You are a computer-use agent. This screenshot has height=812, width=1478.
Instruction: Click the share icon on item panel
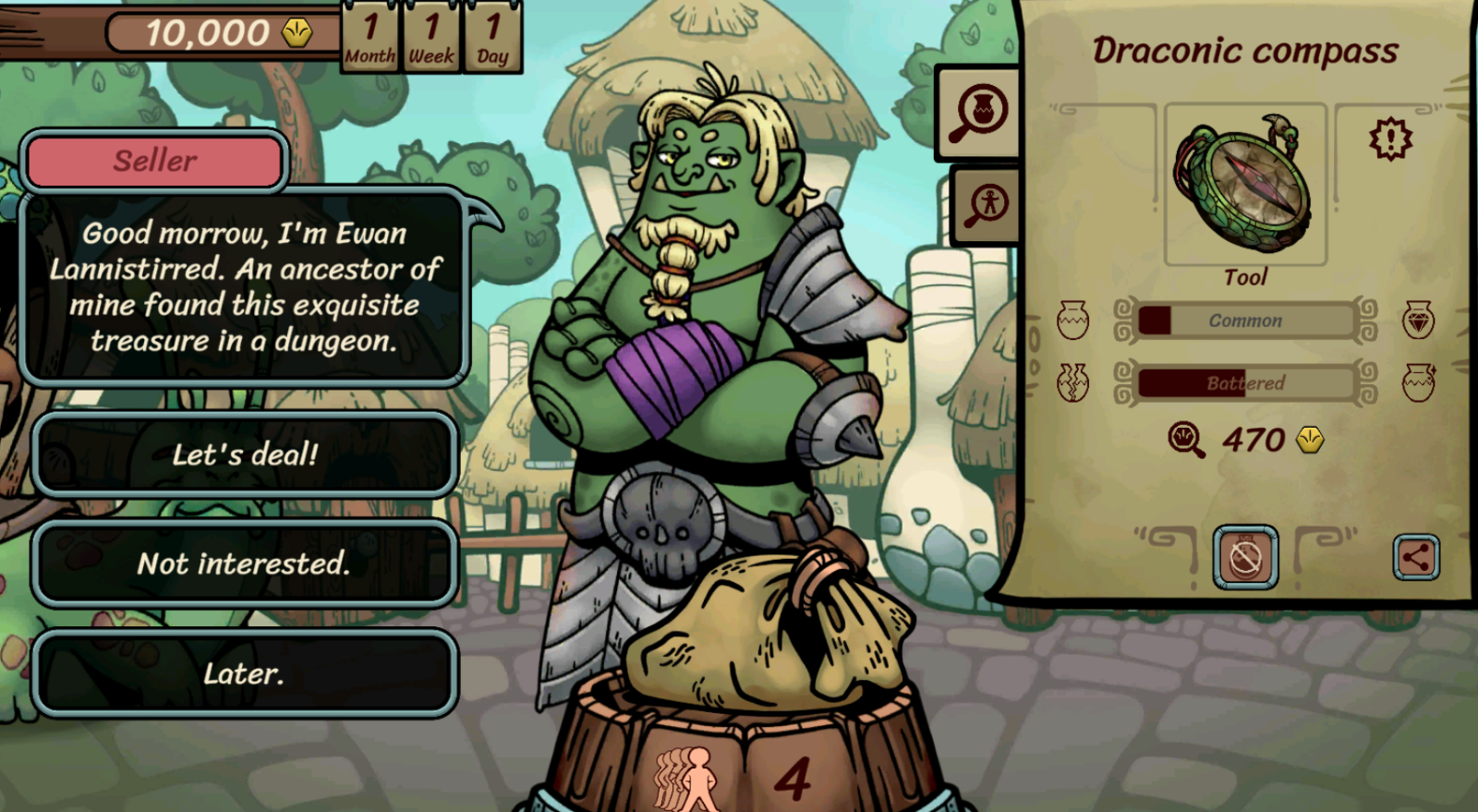tap(1415, 558)
